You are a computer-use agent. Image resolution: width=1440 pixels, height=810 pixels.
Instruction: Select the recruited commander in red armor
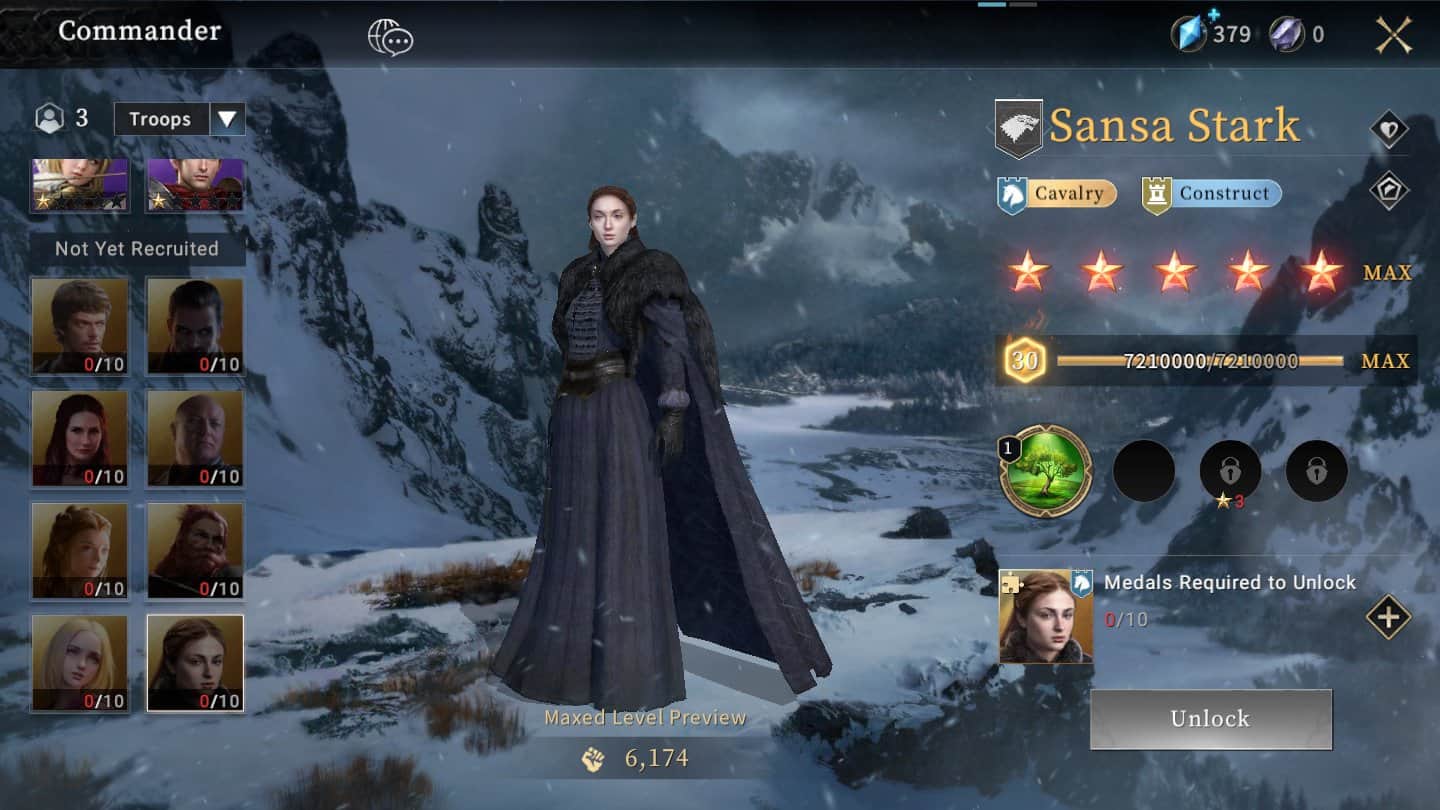195,185
